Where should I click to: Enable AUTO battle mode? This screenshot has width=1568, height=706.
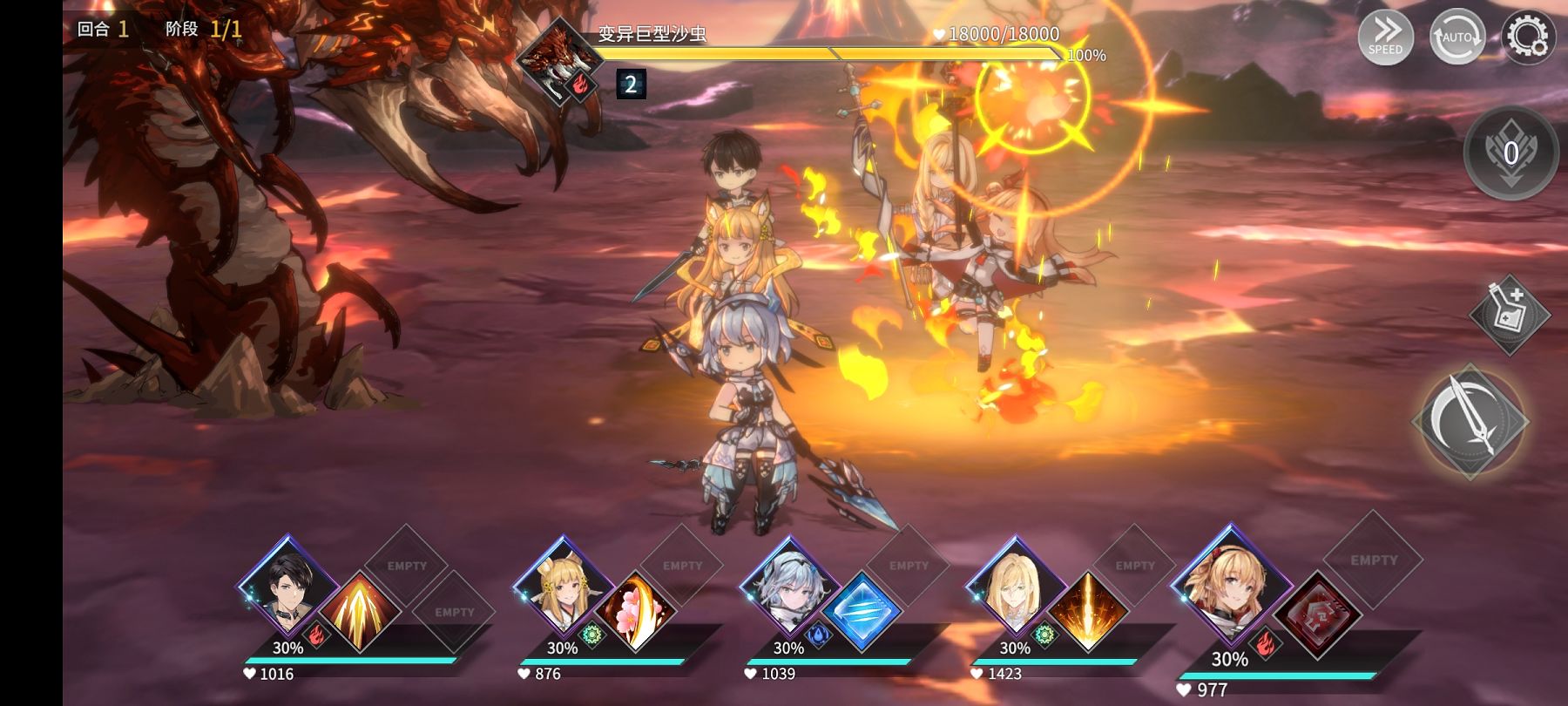[x=1457, y=37]
